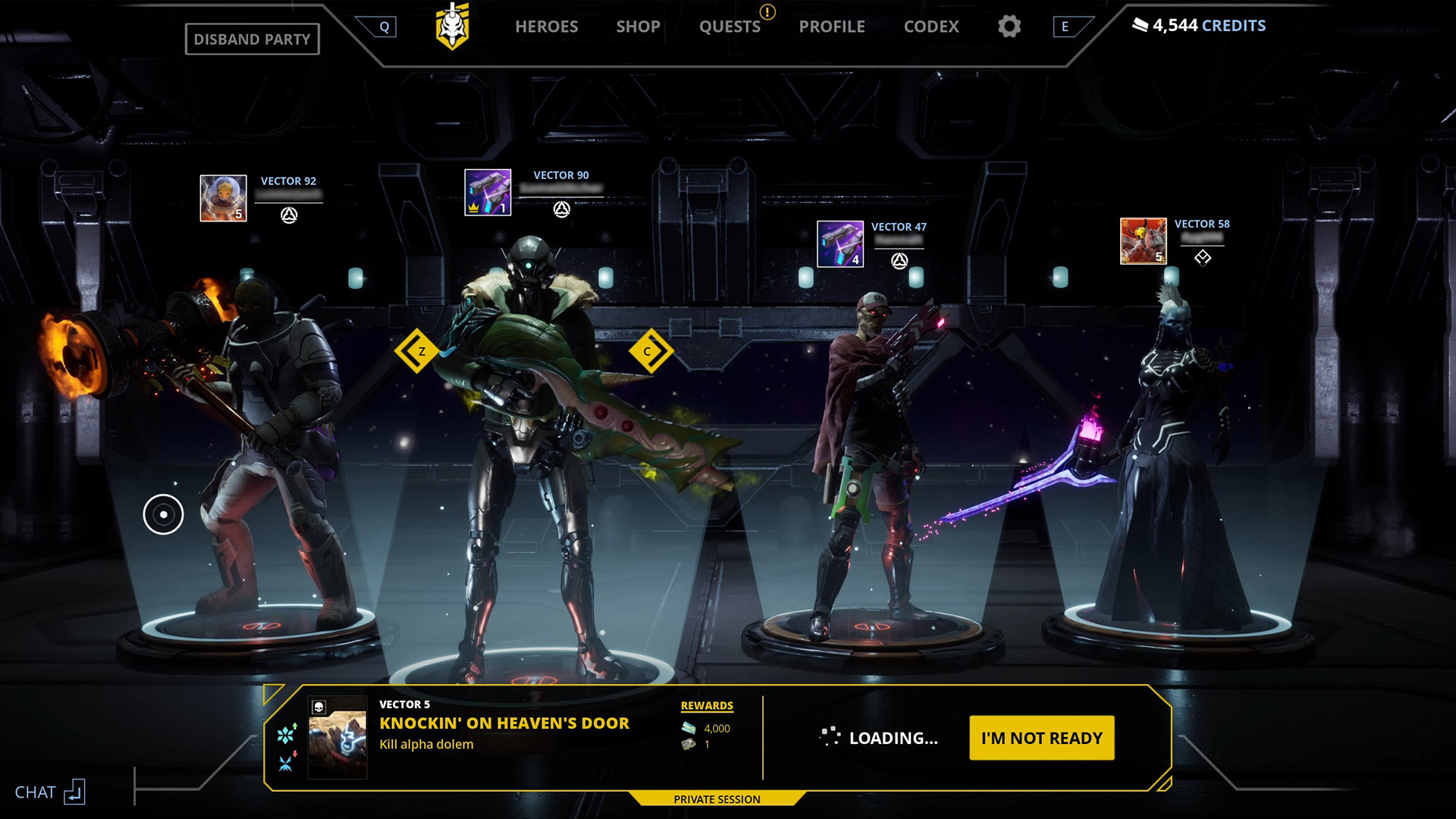Viewport: 1456px width, 819px height.
Task: Click the Z arrow to cycle left
Action: click(x=416, y=351)
